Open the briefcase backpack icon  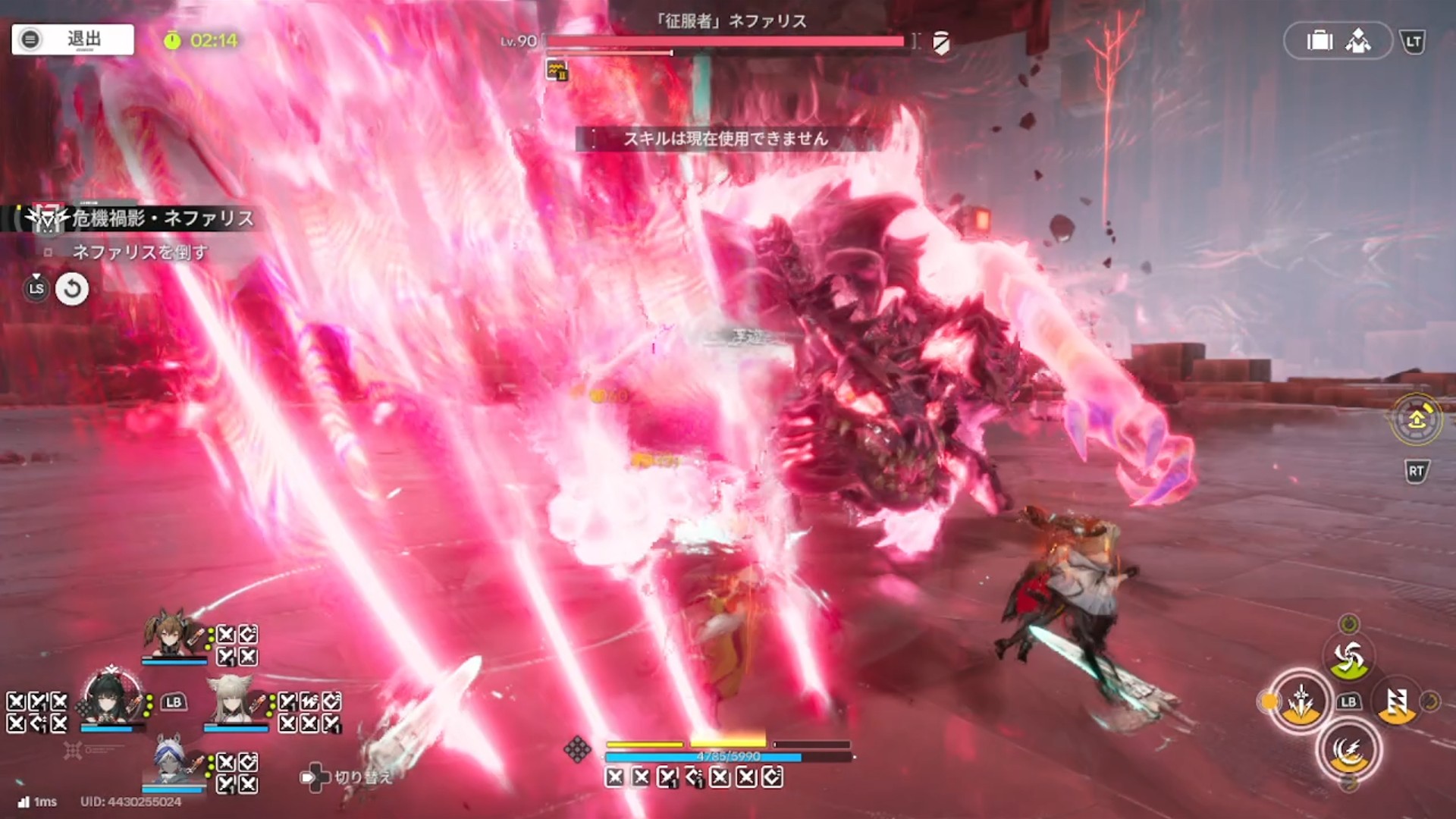(1319, 41)
